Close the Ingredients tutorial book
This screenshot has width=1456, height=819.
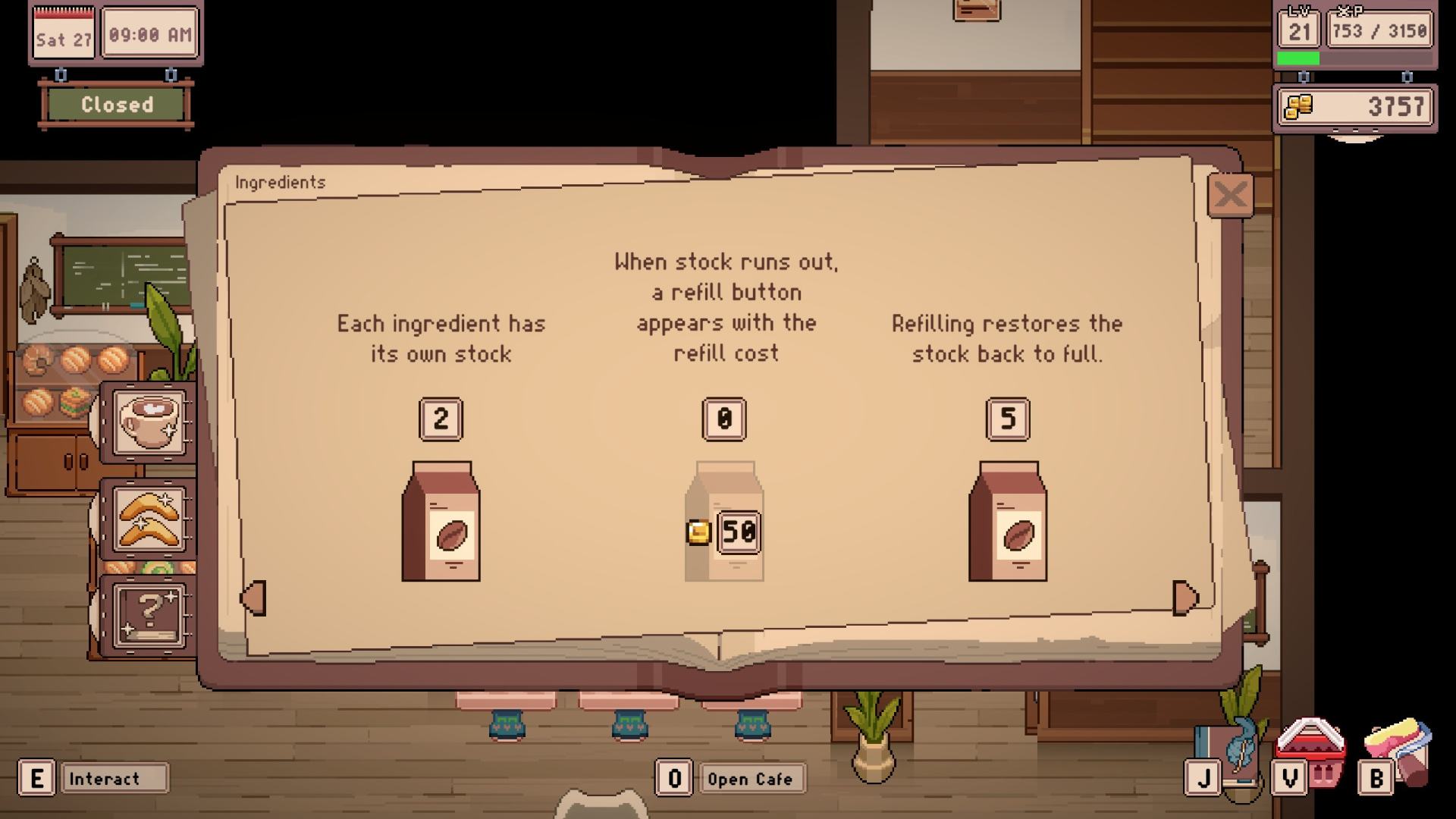pyautogui.click(x=1229, y=196)
